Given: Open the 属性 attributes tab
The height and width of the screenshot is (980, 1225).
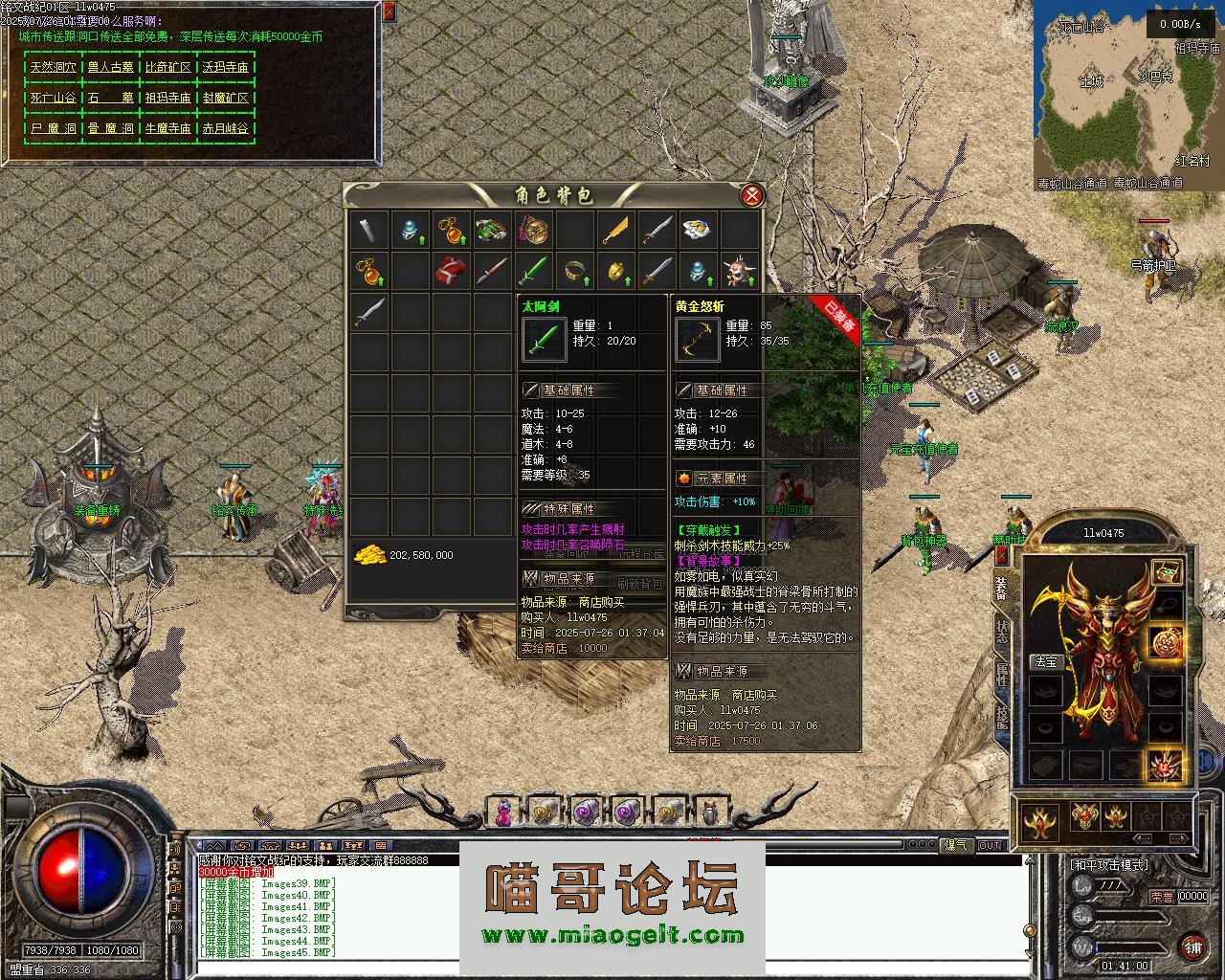Looking at the screenshot, I should 1001,675.
